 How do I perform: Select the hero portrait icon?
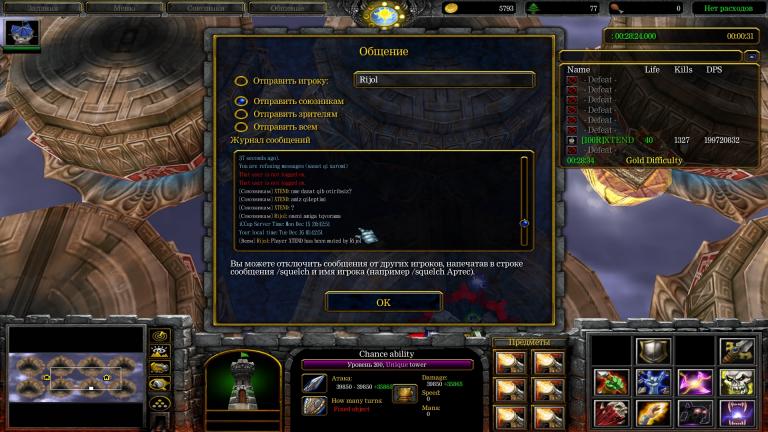tap(21, 33)
